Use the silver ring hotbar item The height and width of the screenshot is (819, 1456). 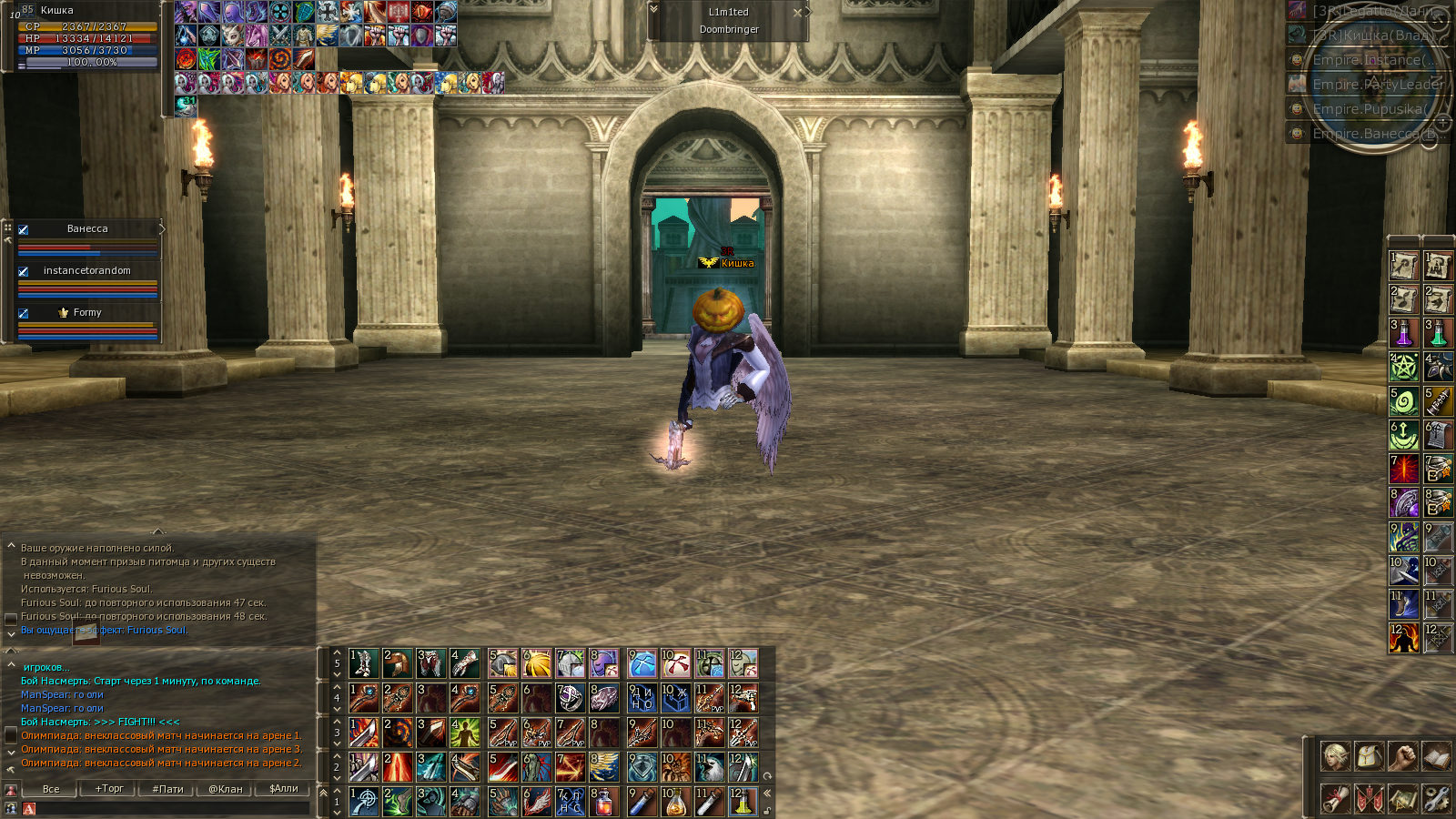tap(571, 698)
